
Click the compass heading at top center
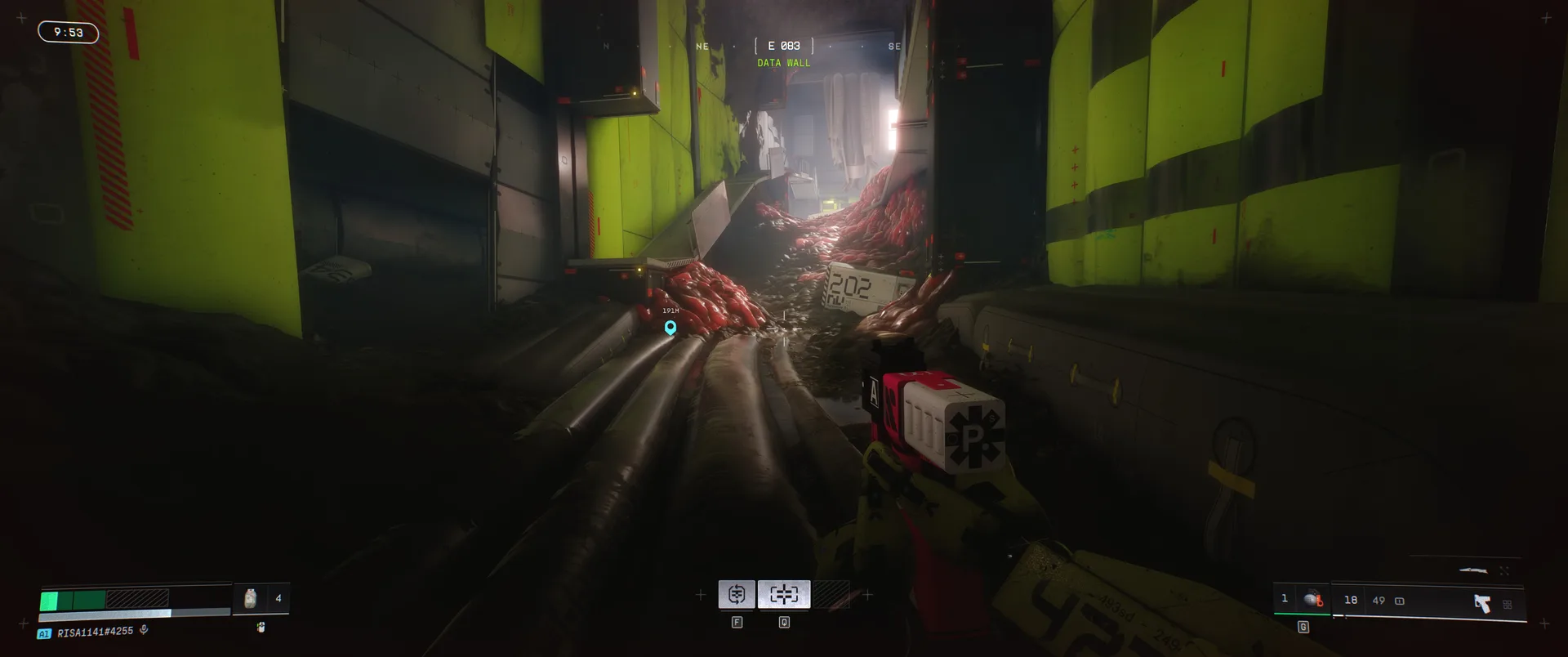(x=783, y=47)
